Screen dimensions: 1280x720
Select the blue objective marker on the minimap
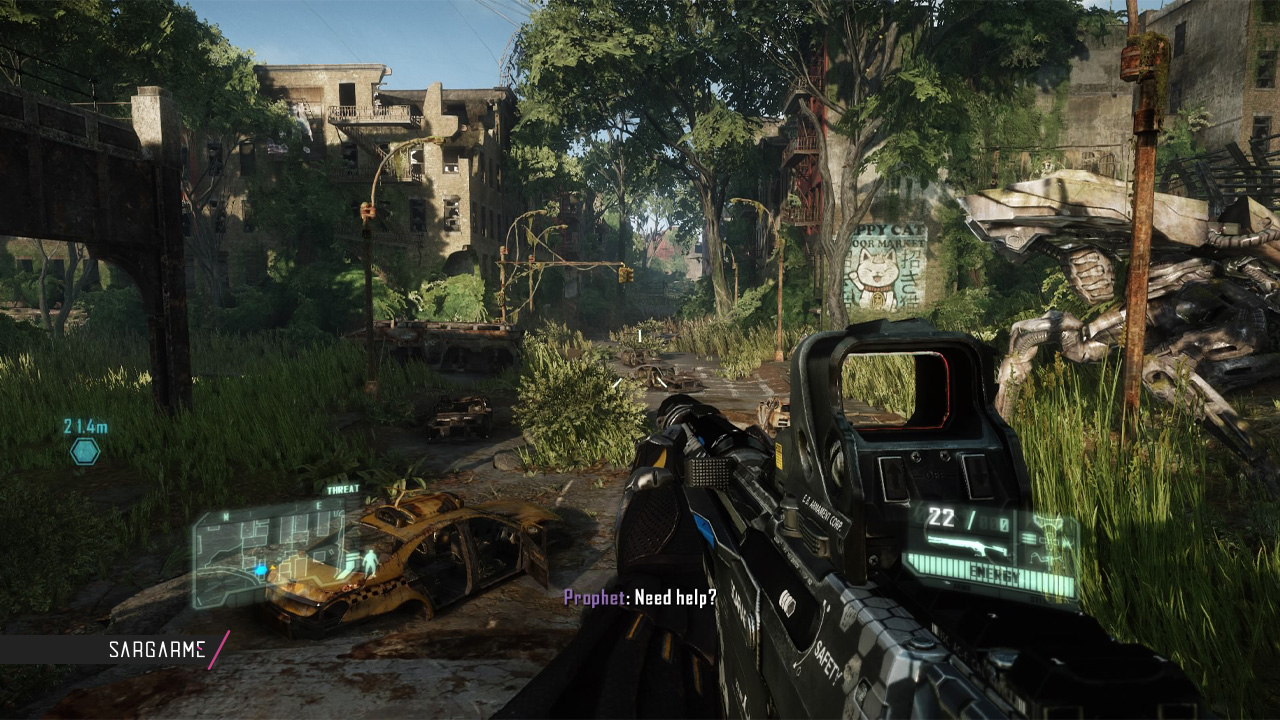click(x=261, y=570)
